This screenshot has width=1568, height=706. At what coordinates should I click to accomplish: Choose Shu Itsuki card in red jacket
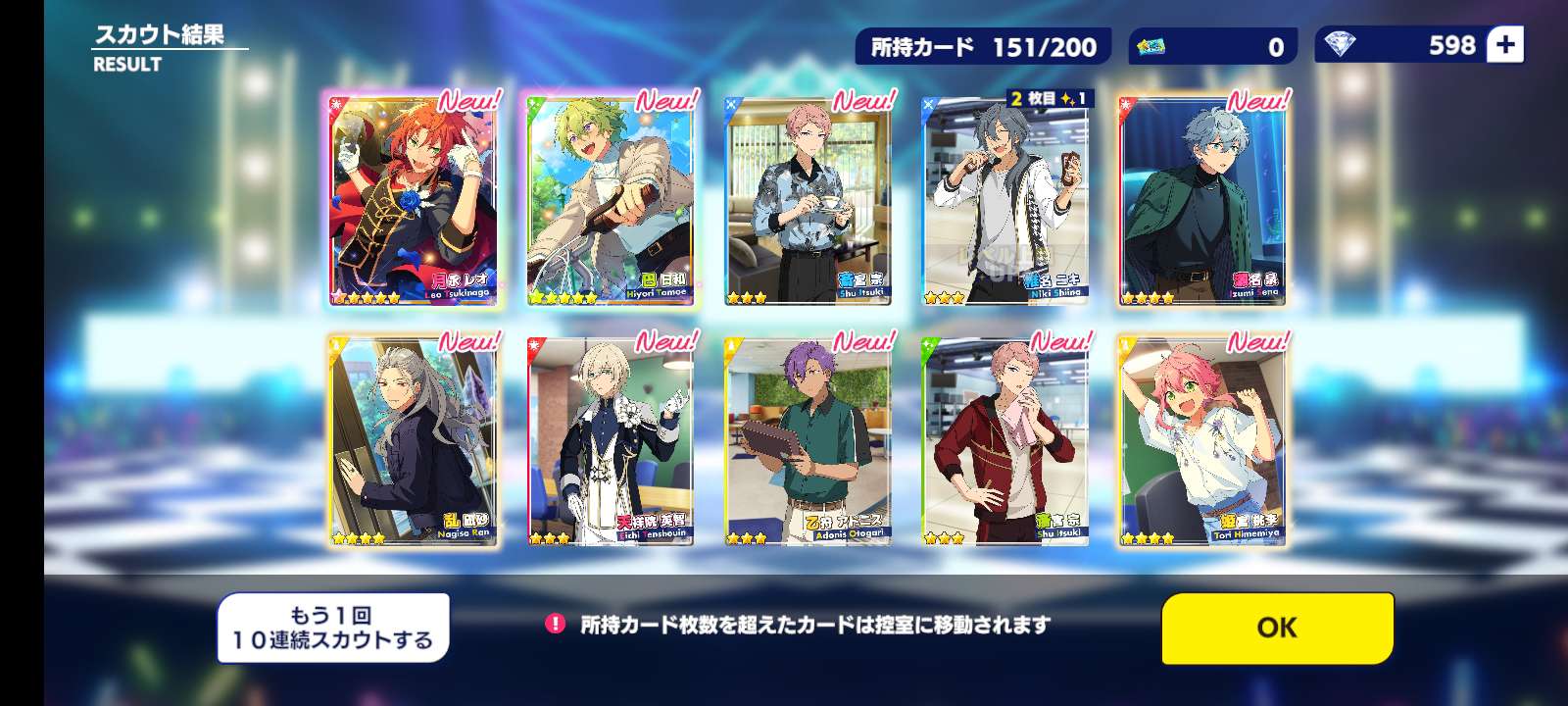(1005, 441)
